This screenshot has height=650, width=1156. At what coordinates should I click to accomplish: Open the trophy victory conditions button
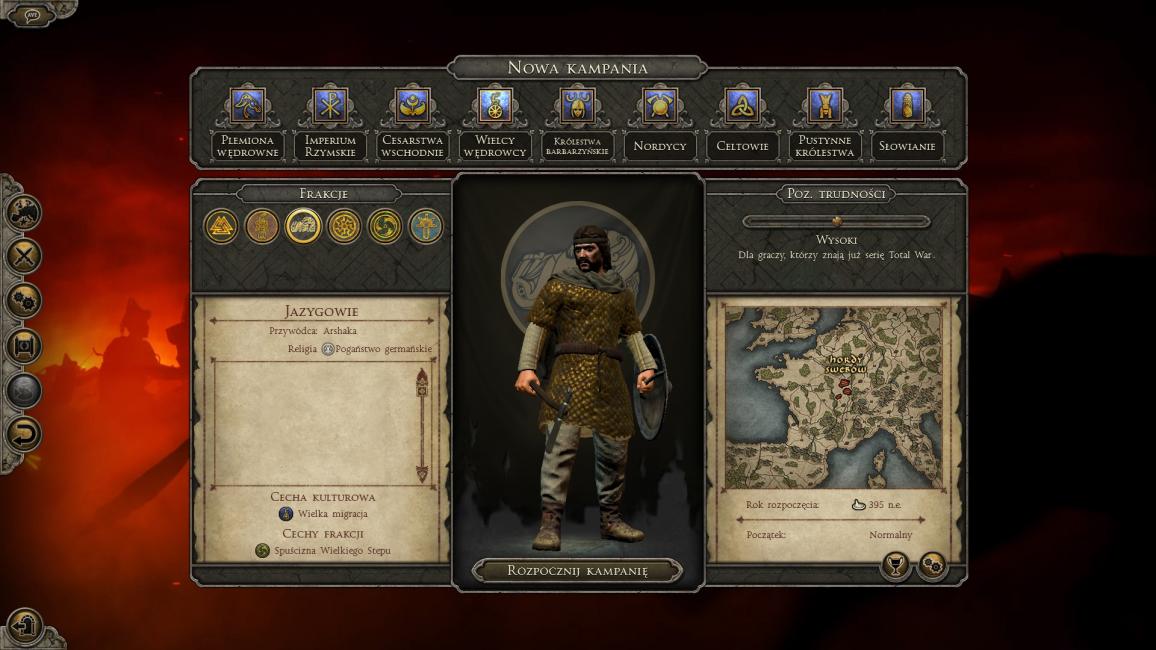895,566
